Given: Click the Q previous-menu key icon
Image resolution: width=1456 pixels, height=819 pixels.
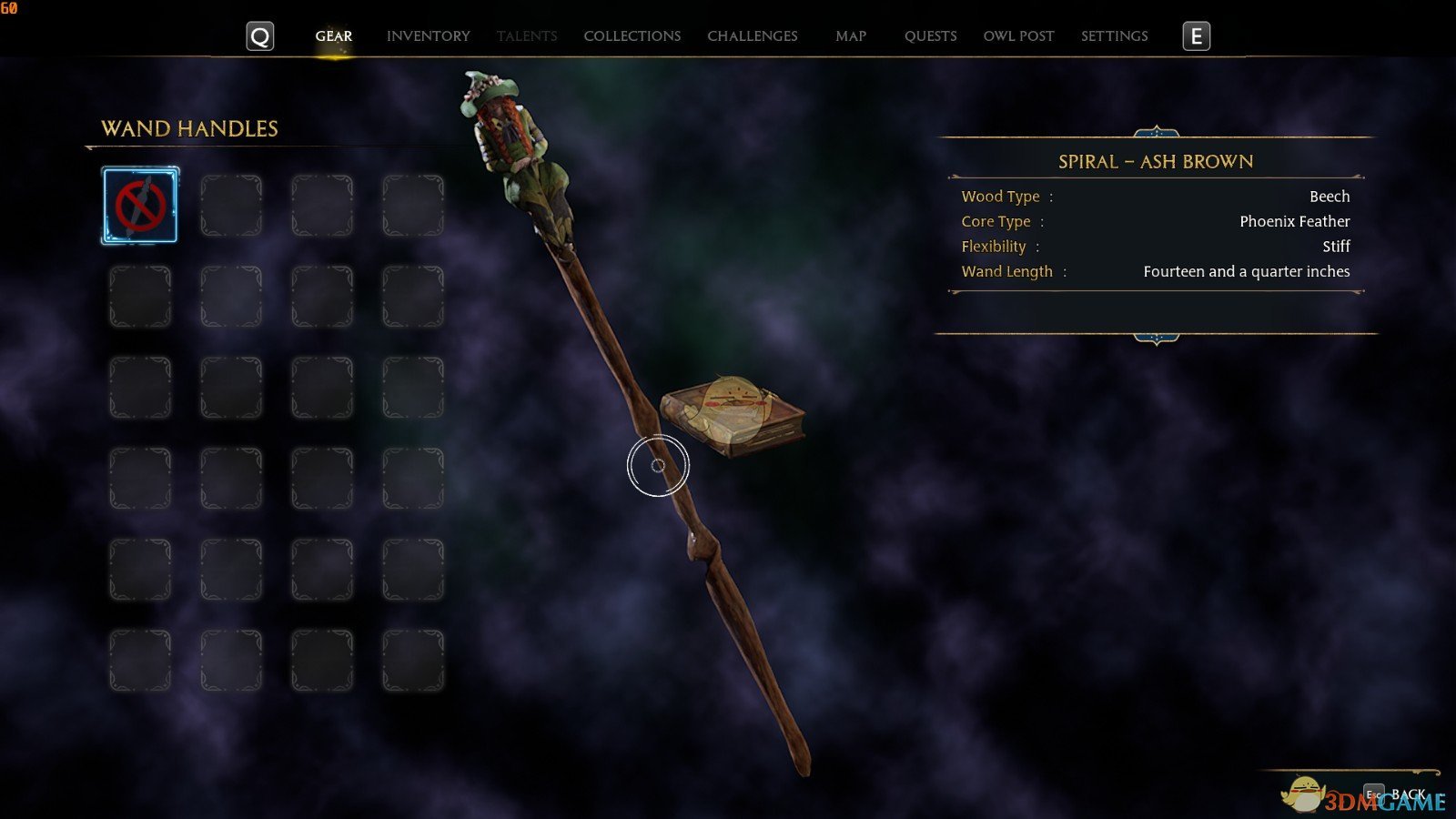Looking at the screenshot, I should click(260, 36).
